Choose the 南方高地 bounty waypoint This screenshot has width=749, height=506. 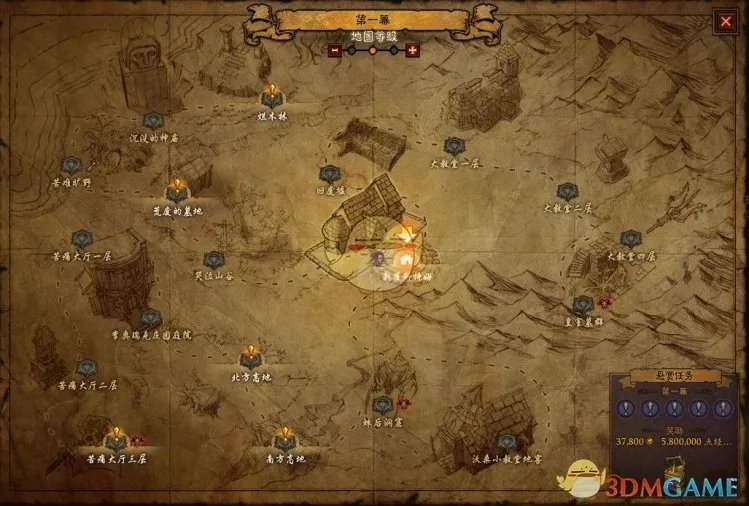(x=285, y=438)
